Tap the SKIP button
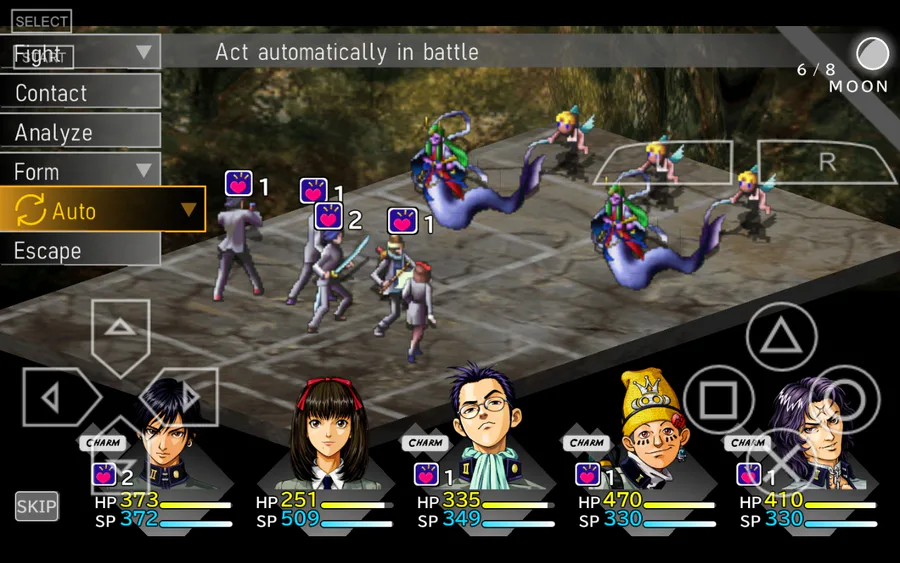This screenshot has width=900, height=563. coord(36,506)
